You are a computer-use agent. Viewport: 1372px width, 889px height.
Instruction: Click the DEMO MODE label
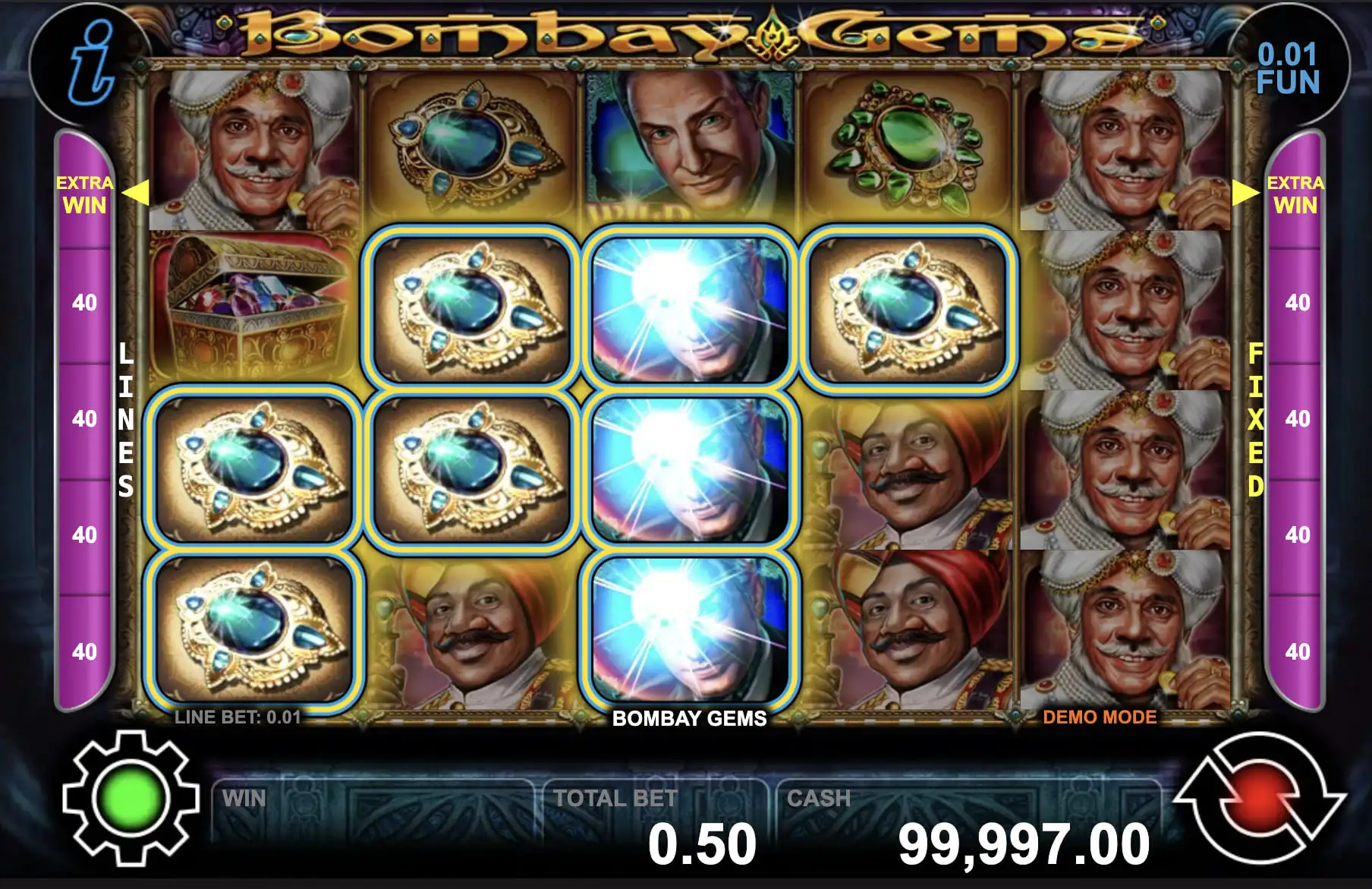pyautogui.click(x=1099, y=714)
